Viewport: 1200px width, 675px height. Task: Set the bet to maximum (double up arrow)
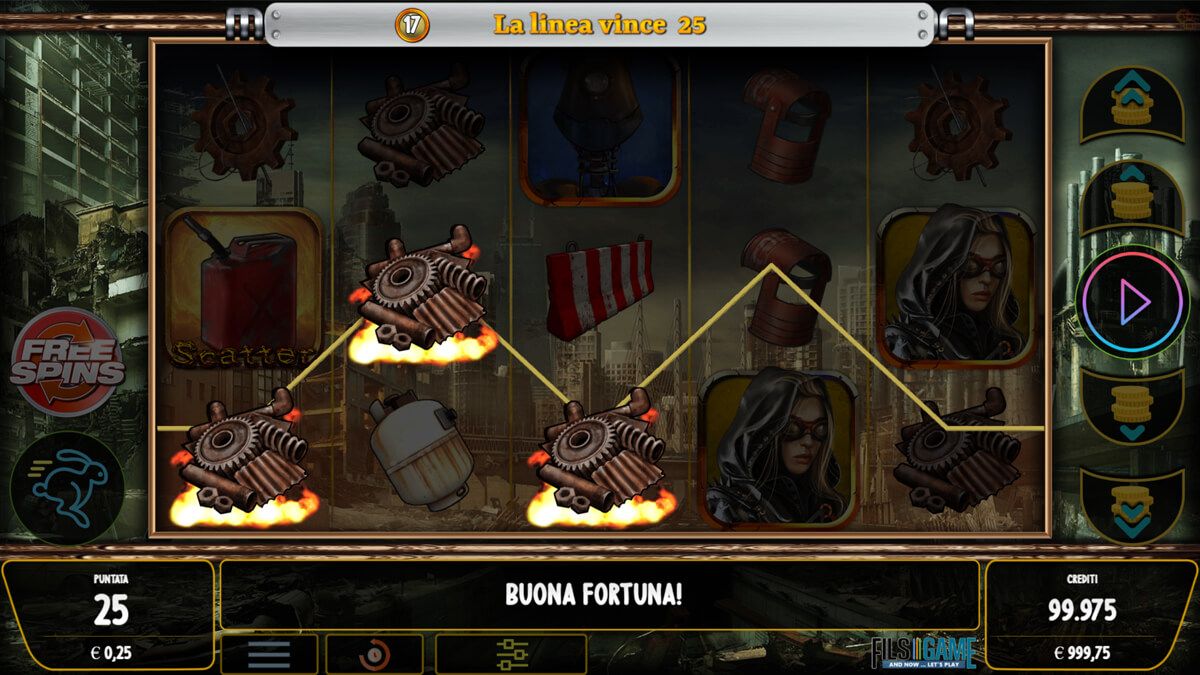(1132, 102)
